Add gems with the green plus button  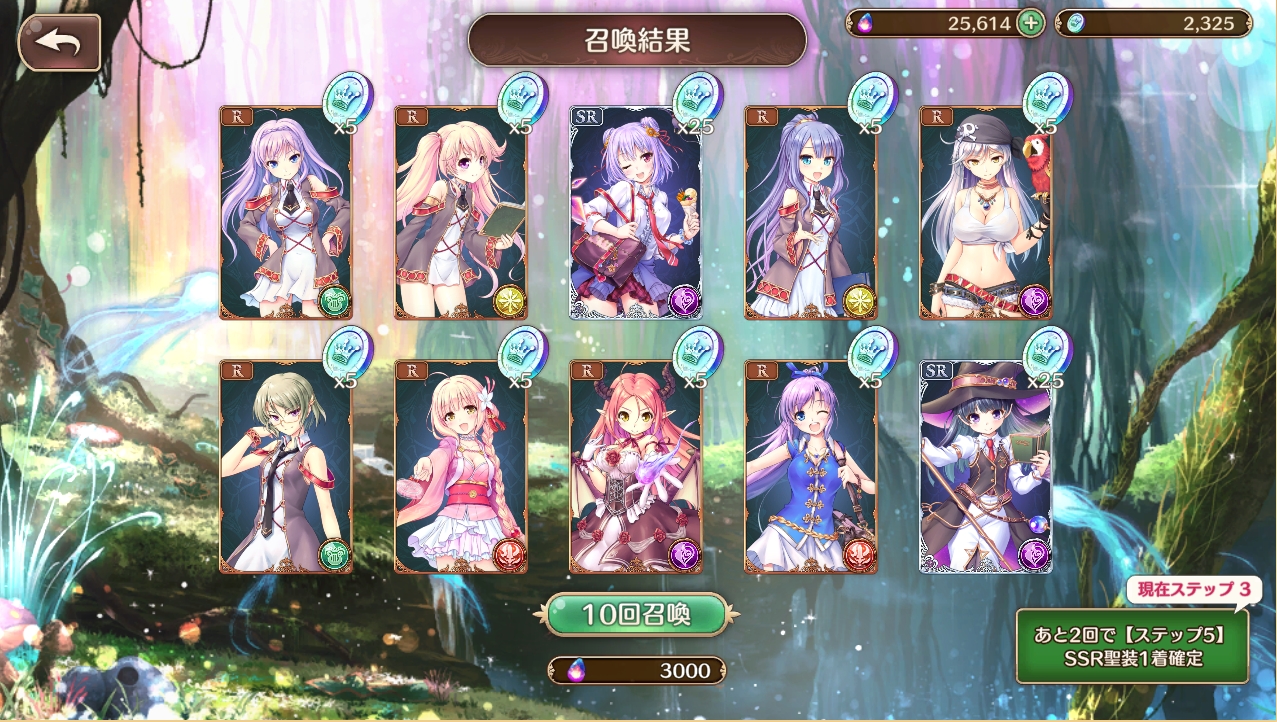1030,24
